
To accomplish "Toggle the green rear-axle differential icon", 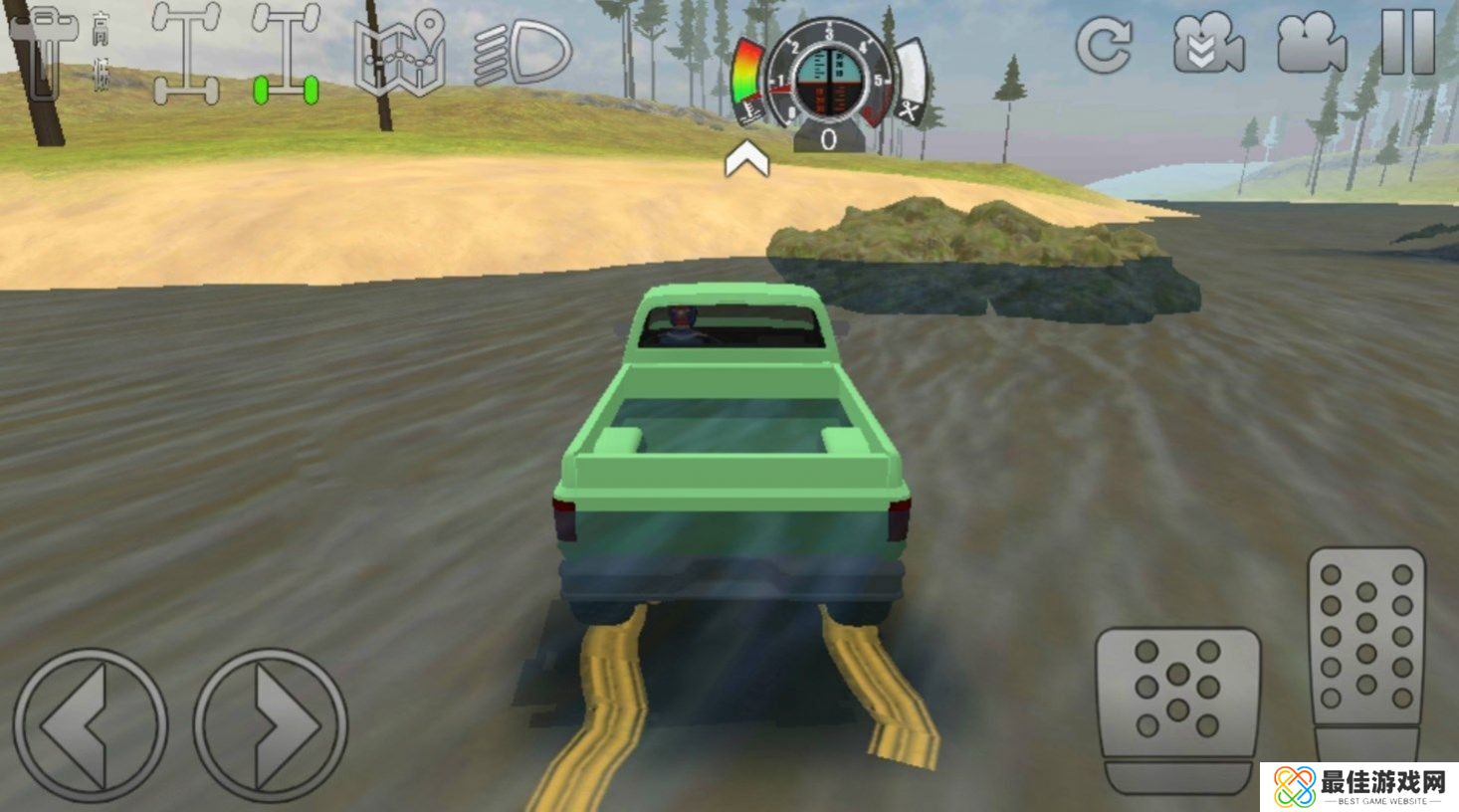I will (x=286, y=54).
